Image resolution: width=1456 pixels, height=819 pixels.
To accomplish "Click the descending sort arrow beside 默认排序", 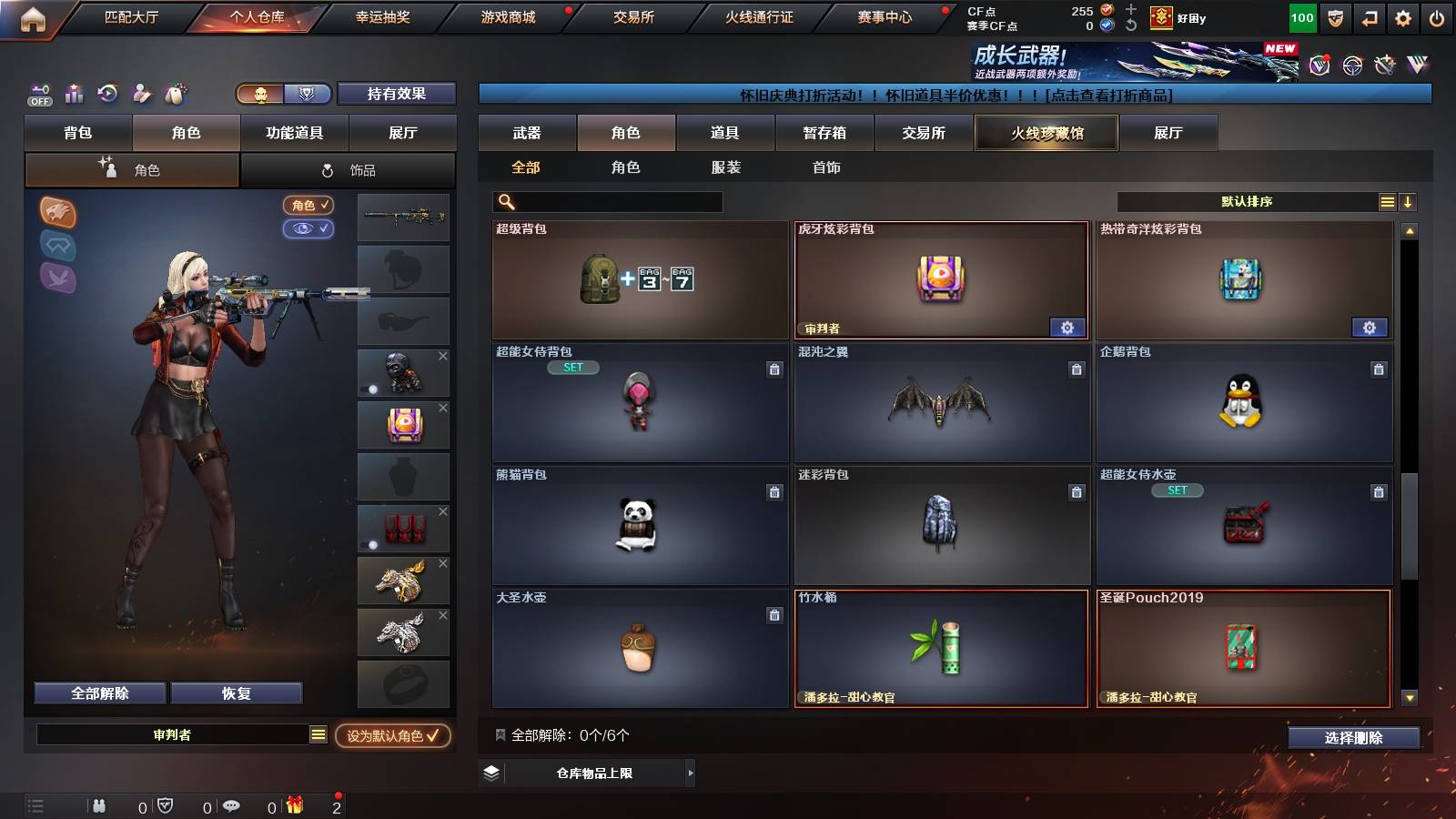I will click(x=1408, y=201).
